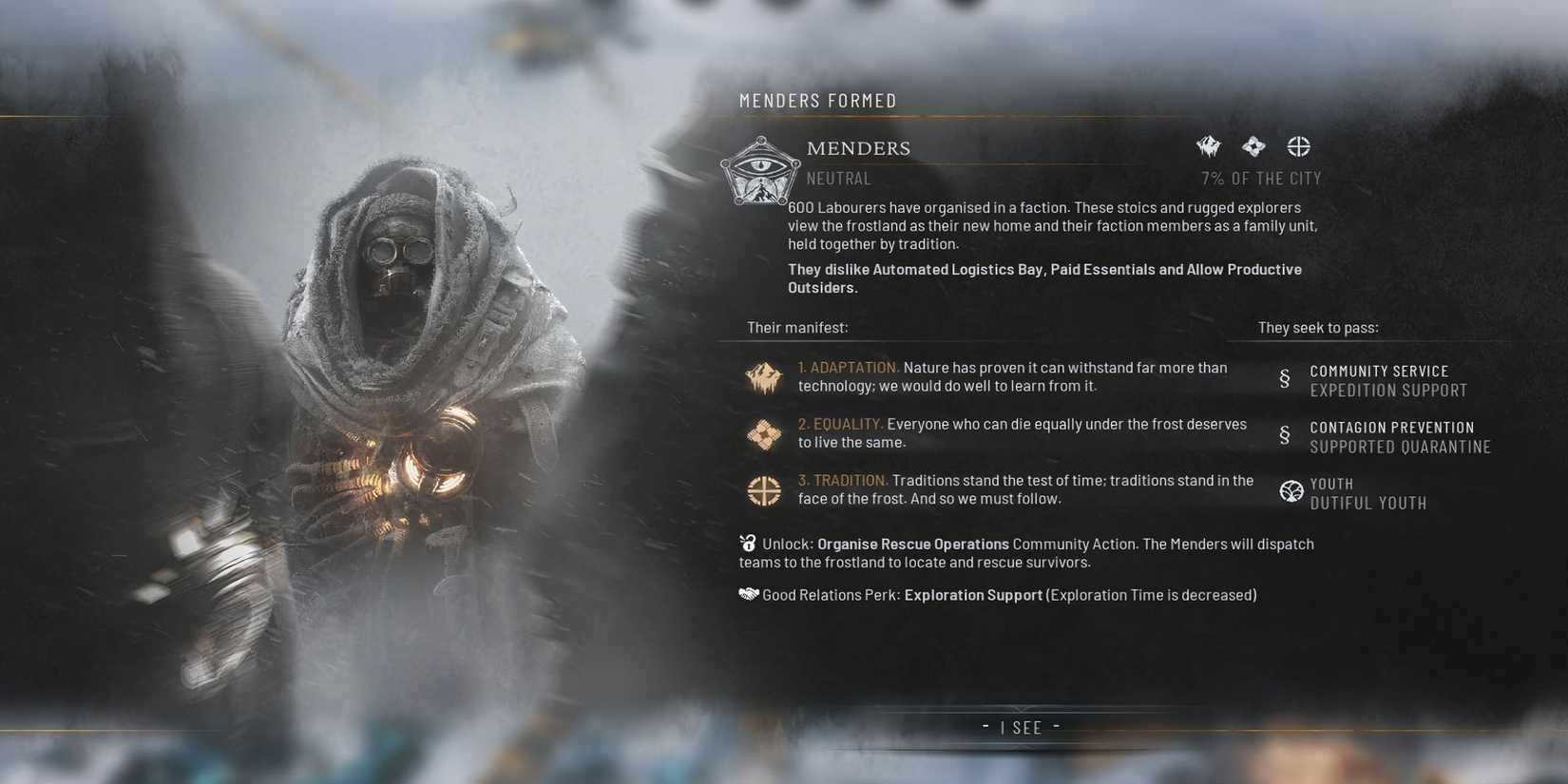
Task: Click the padlock Unlock icon
Action: pos(747,544)
